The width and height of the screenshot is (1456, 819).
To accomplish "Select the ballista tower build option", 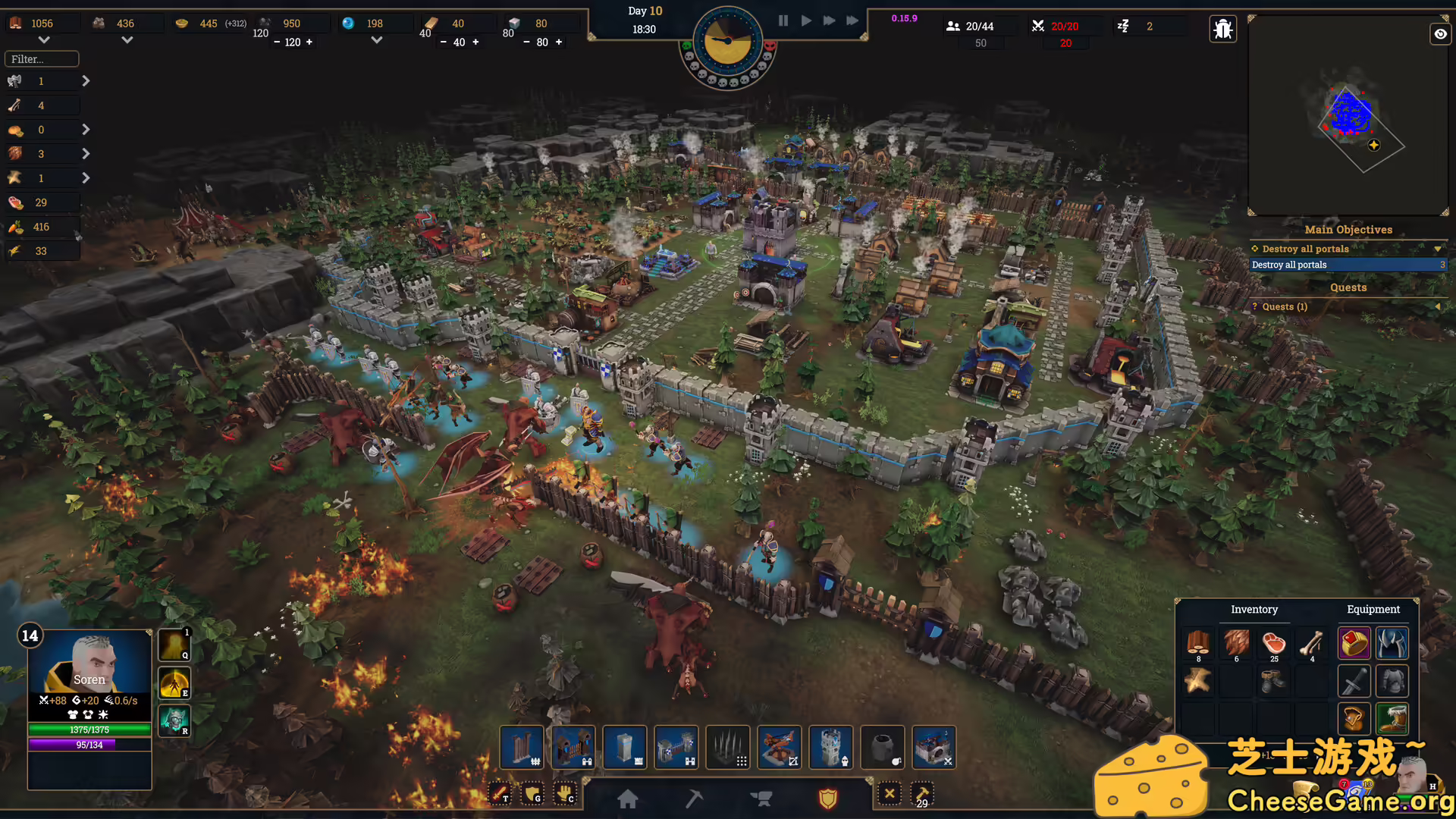I will (x=780, y=747).
